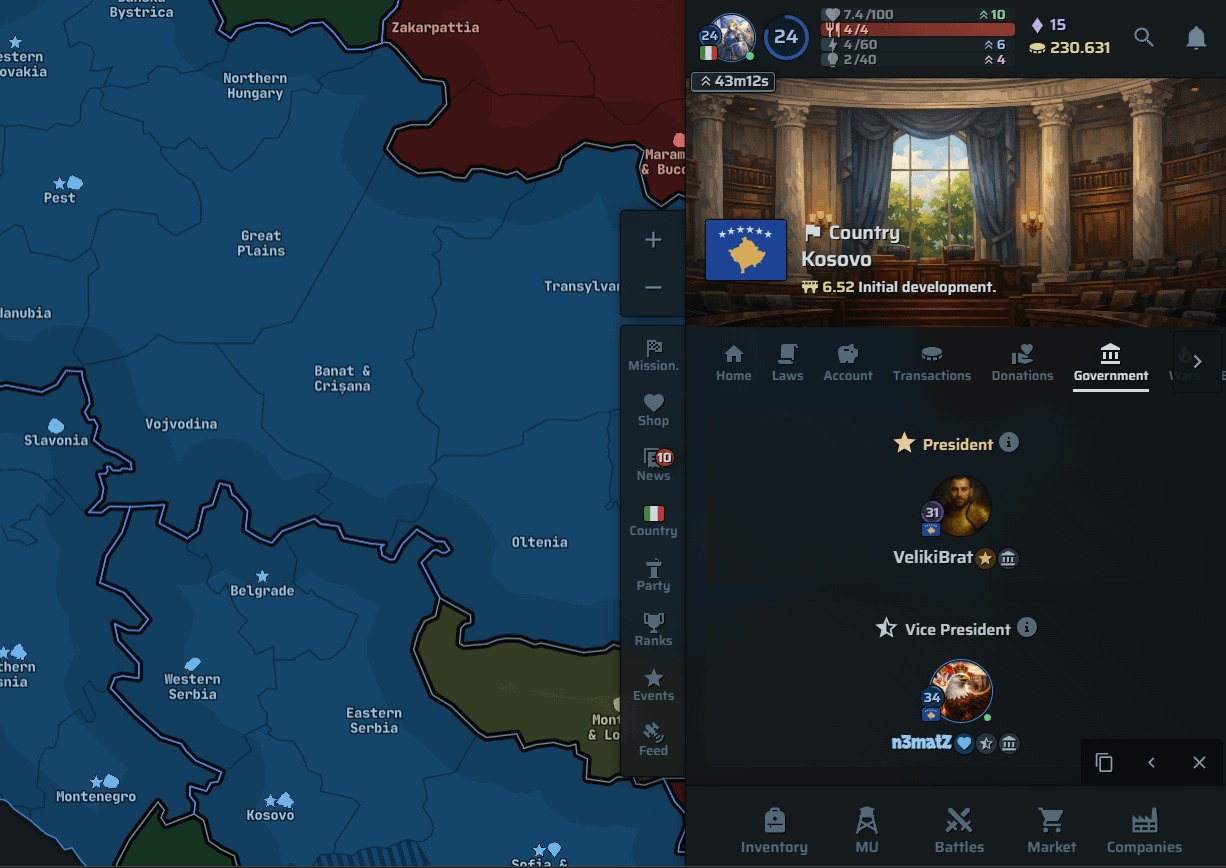Image resolution: width=1226 pixels, height=868 pixels.
Task: Open the Shop sidebar entry
Action: click(x=653, y=409)
